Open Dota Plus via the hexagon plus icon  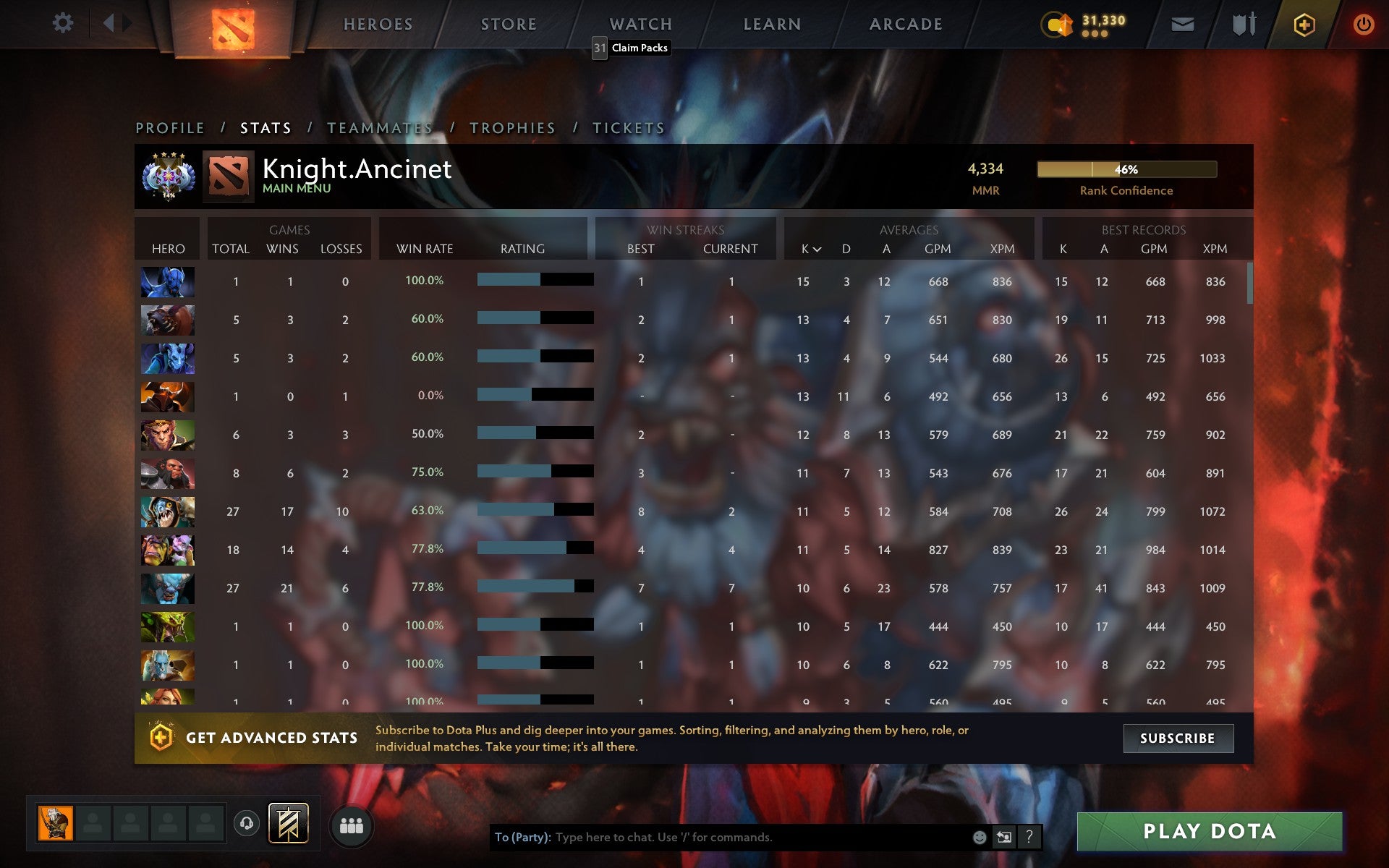(1303, 23)
